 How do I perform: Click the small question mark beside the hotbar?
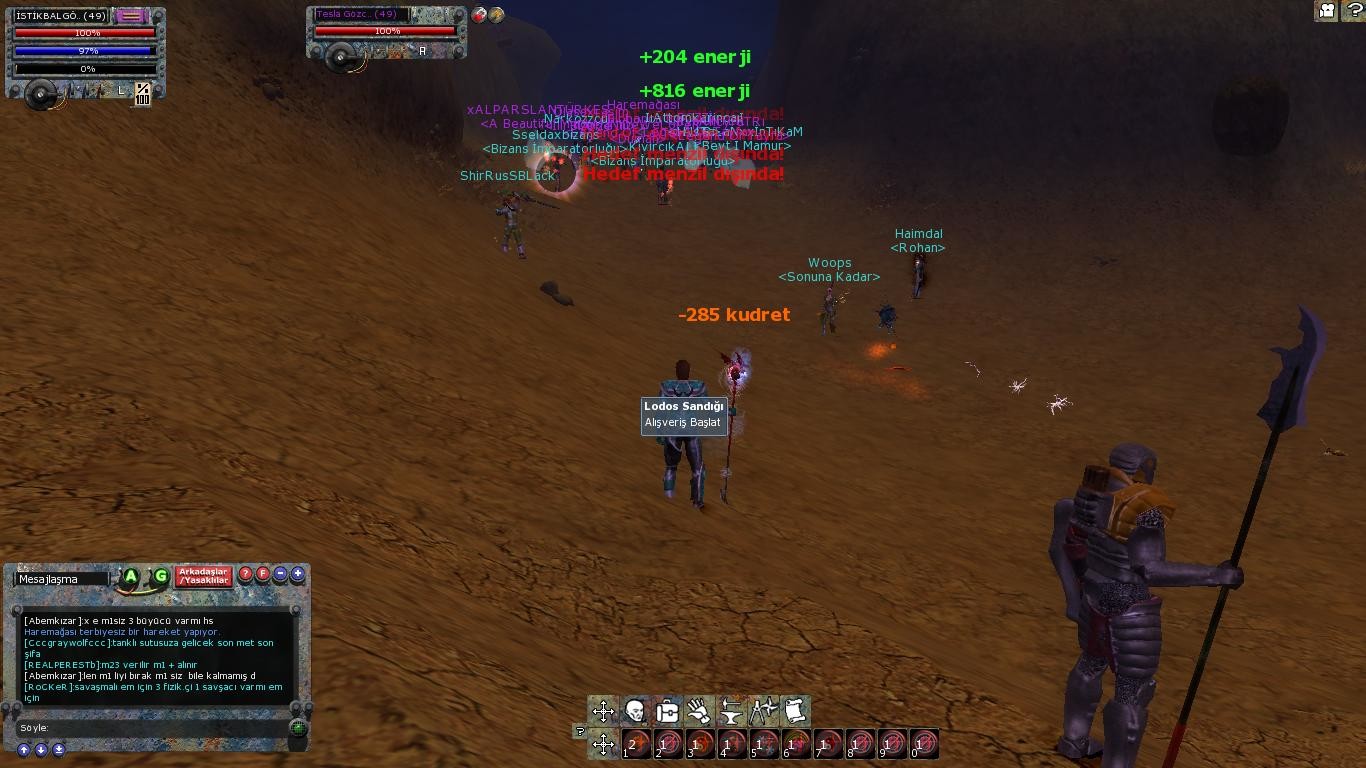click(x=580, y=731)
